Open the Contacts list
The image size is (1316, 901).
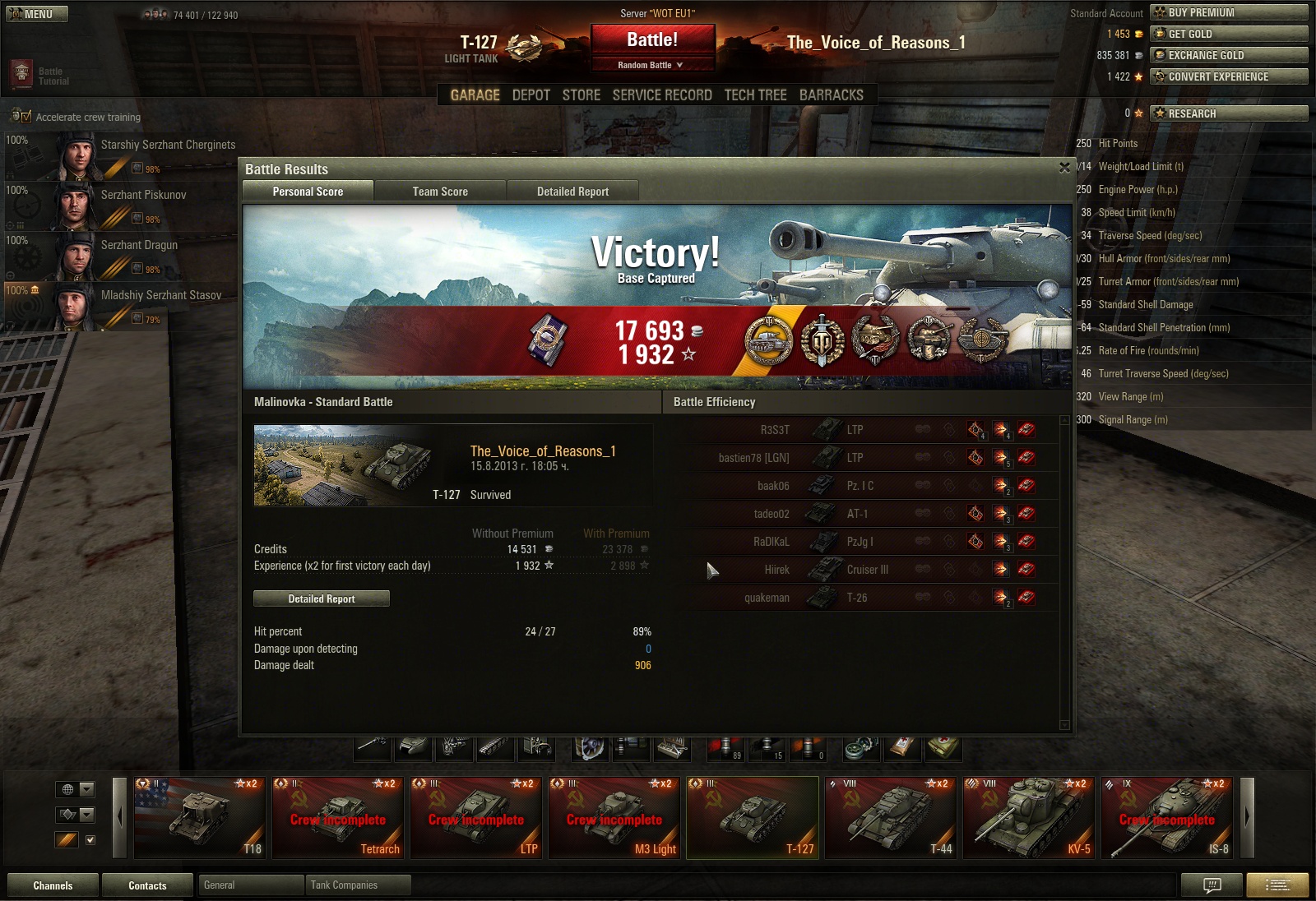coord(147,885)
